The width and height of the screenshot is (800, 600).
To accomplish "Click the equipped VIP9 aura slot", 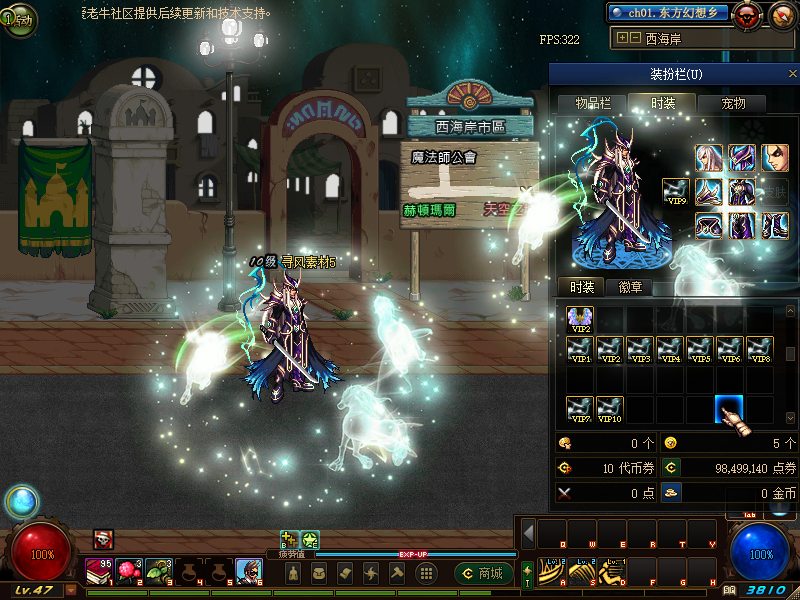I will click(x=676, y=192).
